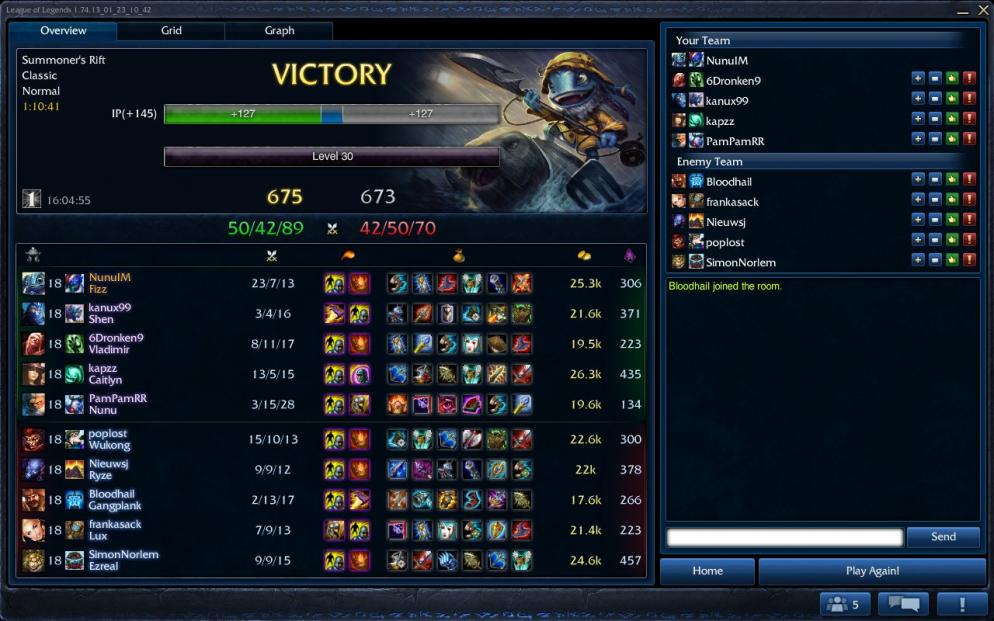Select NunuIM's row in the scoreboard
Viewport: 994px width, 621px height.
[330, 283]
